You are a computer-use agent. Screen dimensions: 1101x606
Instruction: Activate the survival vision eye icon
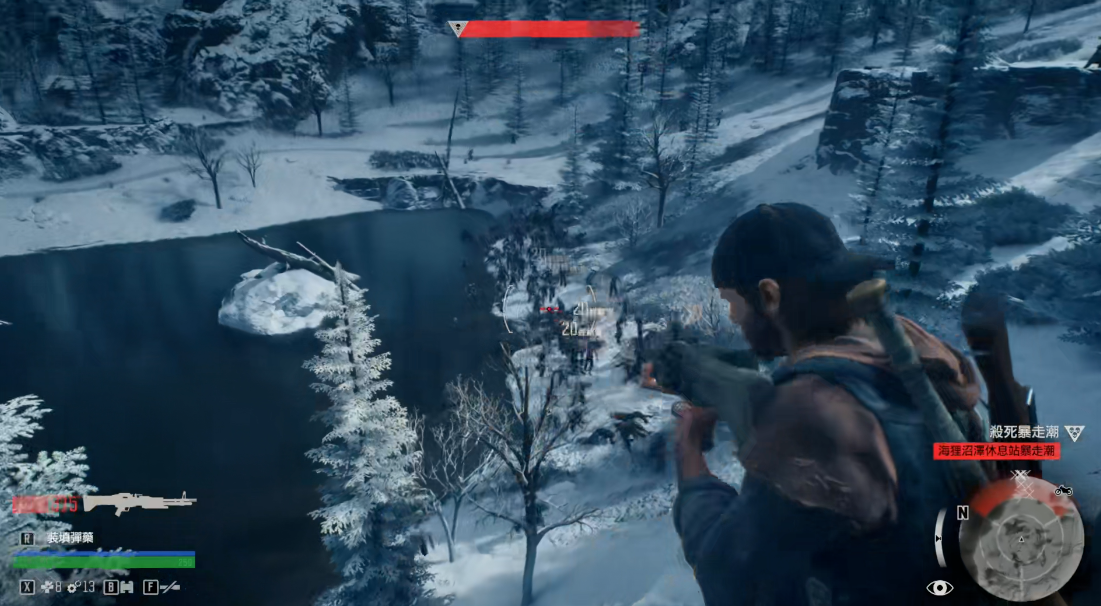pyautogui.click(x=939, y=588)
